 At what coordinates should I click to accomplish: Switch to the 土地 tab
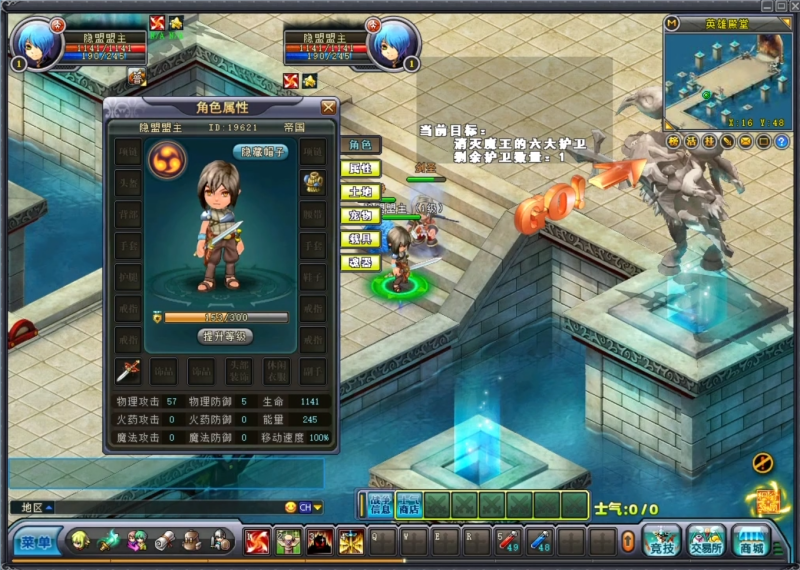point(360,191)
